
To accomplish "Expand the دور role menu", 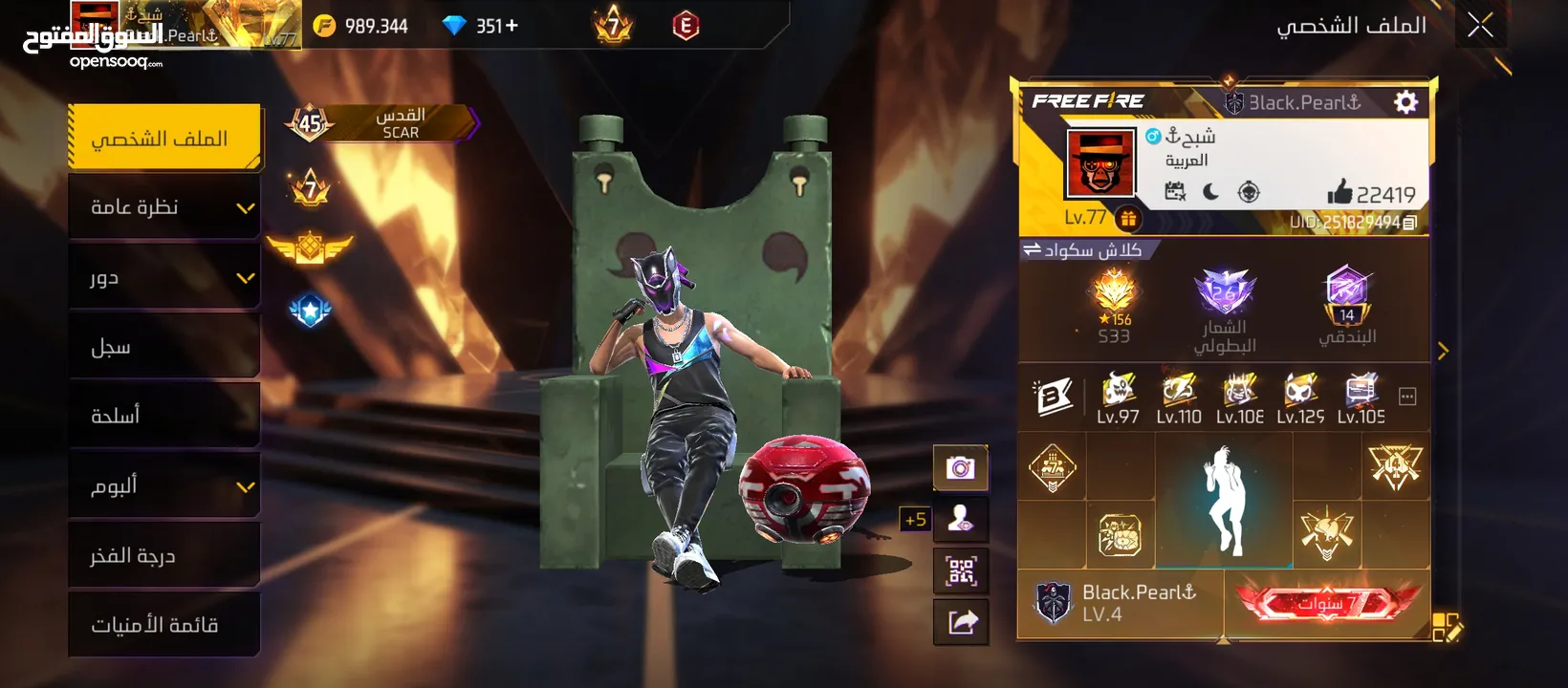I will click(164, 277).
